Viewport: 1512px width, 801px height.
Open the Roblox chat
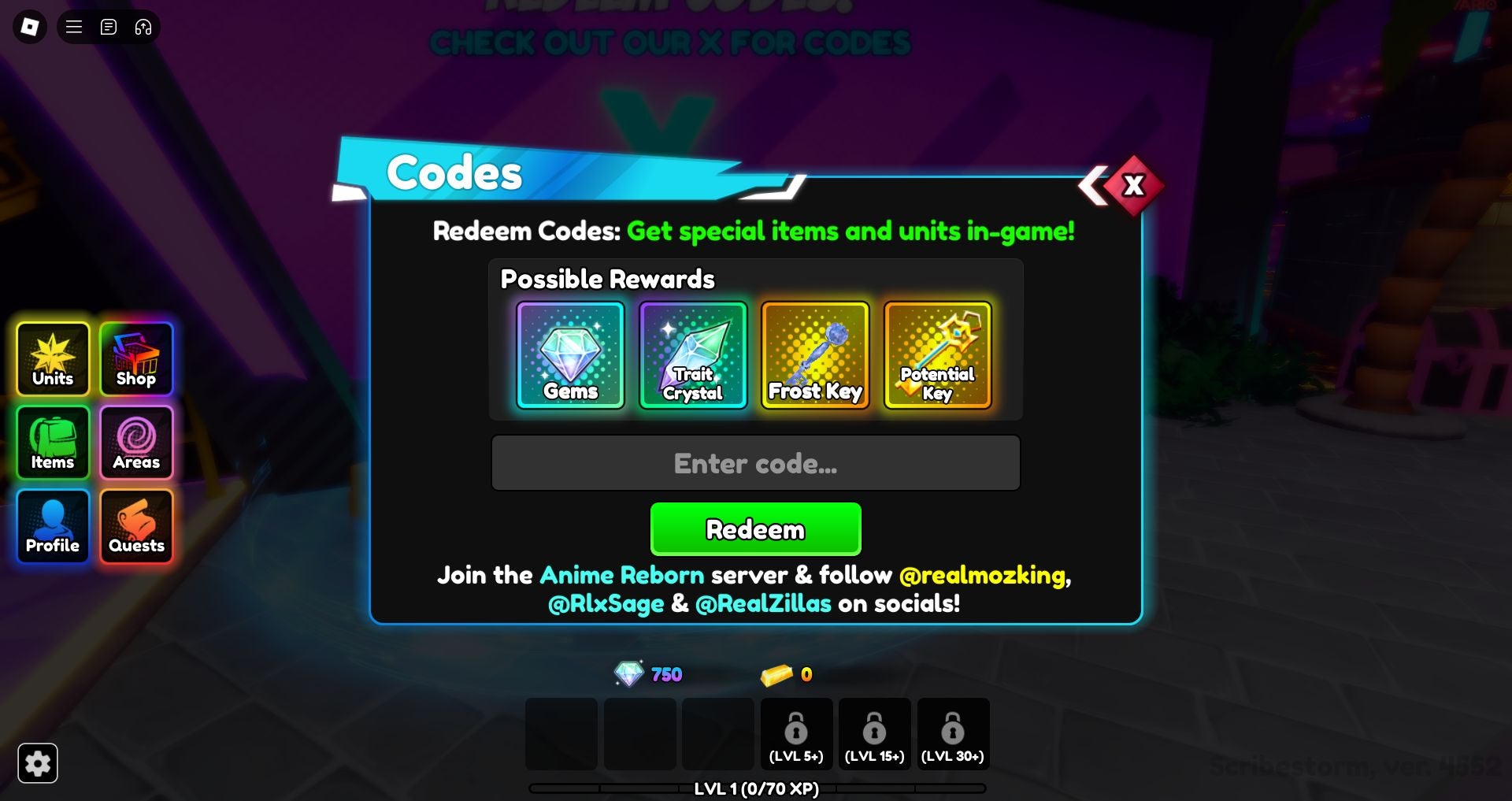(108, 26)
